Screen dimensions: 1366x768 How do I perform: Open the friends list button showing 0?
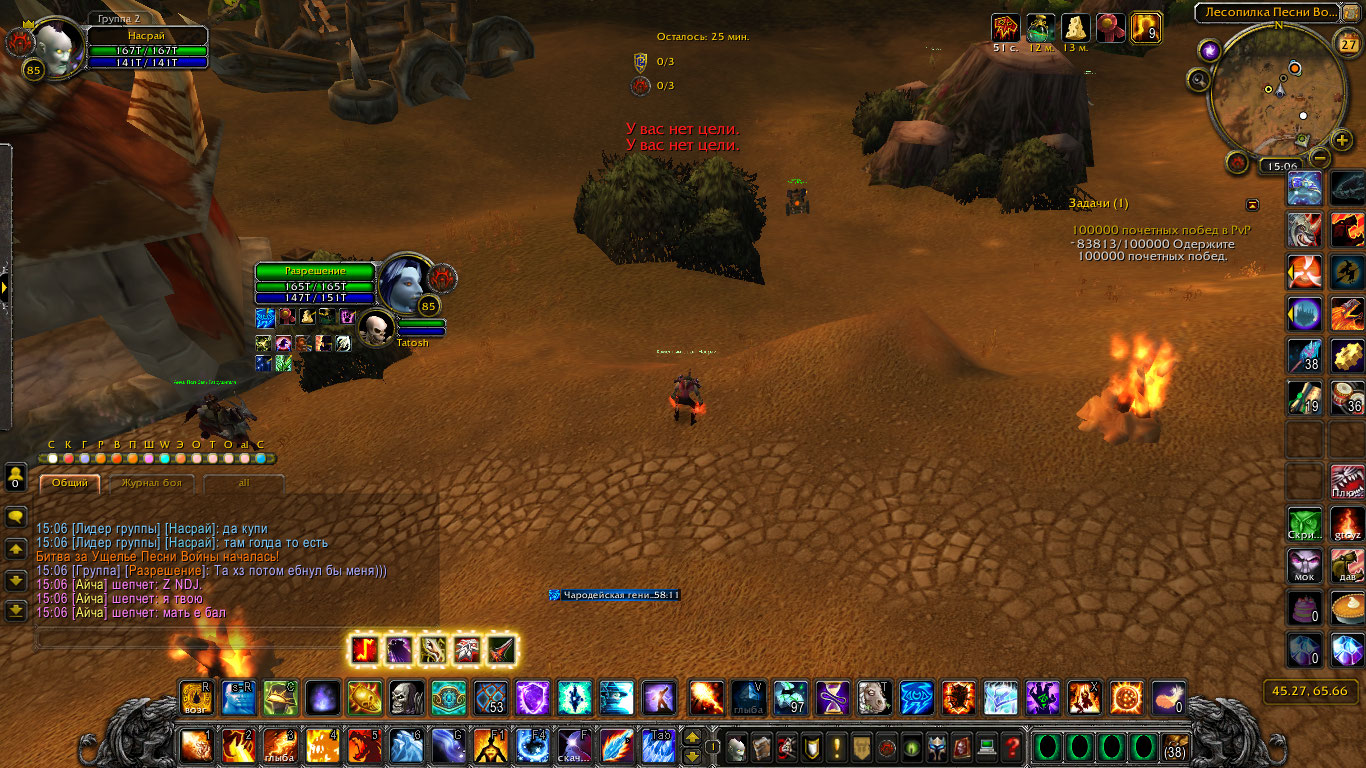pyautogui.click(x=16, y=476)
